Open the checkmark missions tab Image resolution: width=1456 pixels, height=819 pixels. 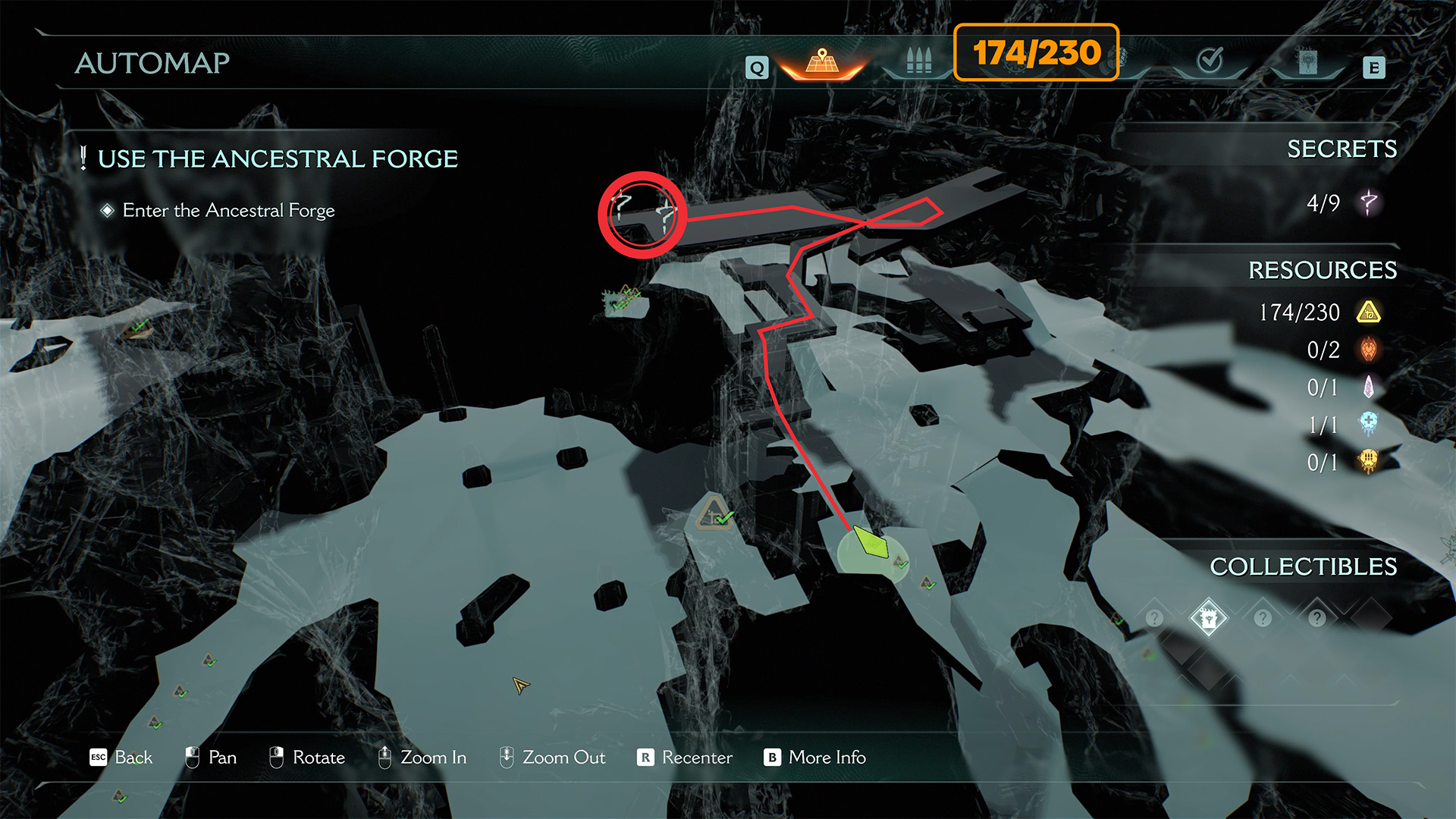point(1210,60)
